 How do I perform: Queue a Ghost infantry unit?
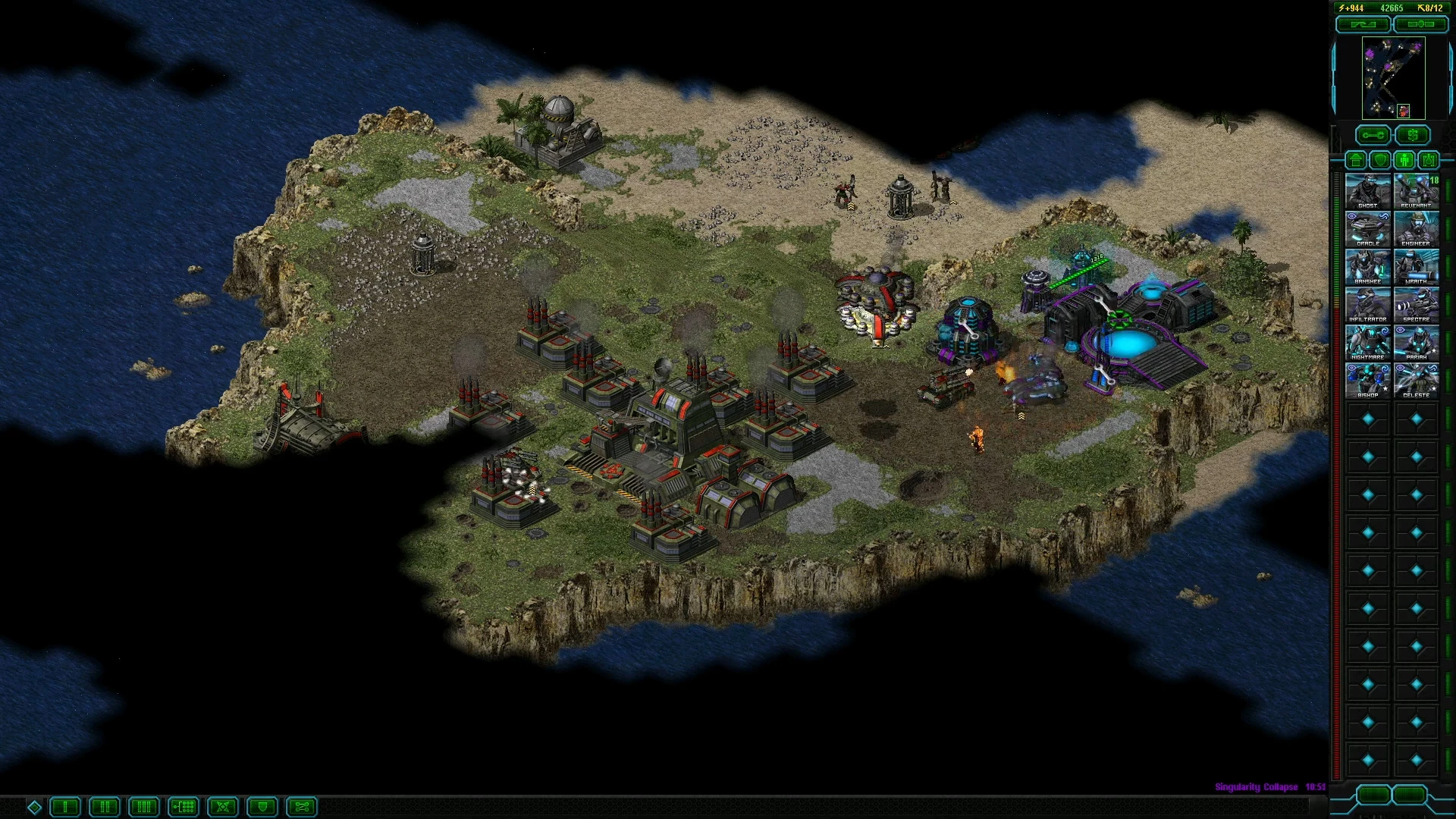click(1368, 190)
